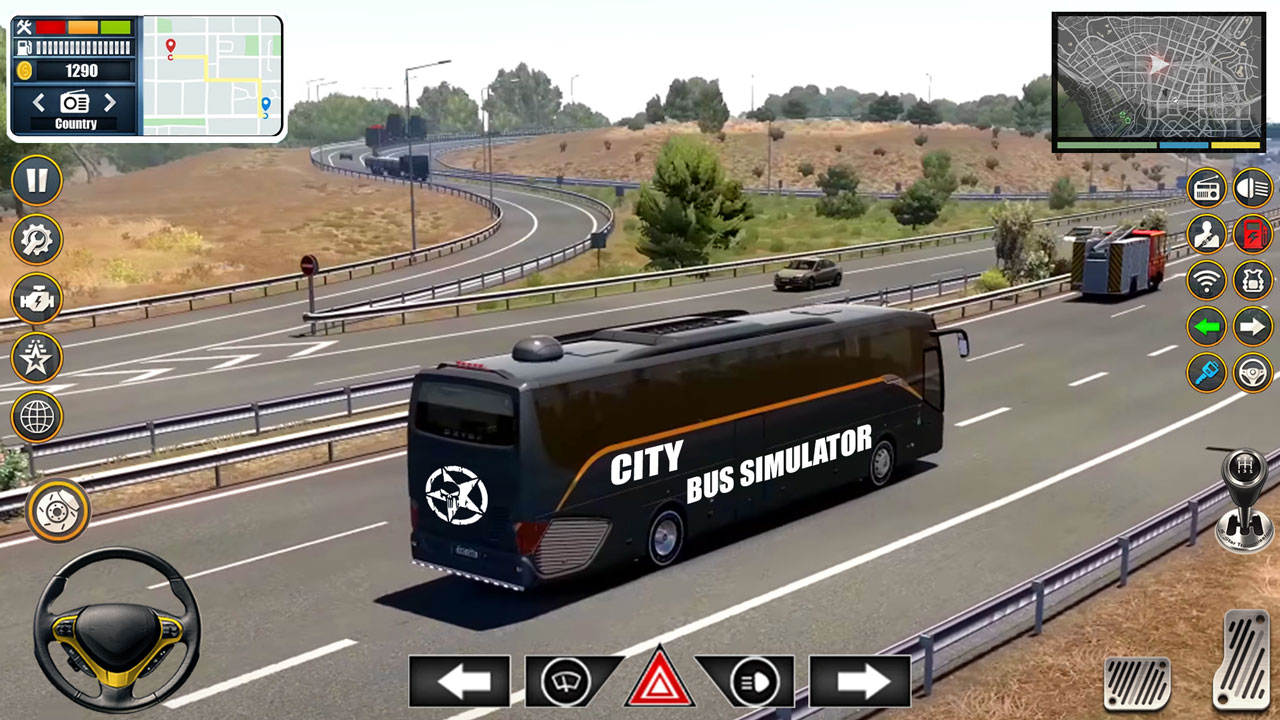This screenshot has height=720, width=1280.
Task: Open the Wi-Fi connectivity feature
Action: coord(1205,280)
